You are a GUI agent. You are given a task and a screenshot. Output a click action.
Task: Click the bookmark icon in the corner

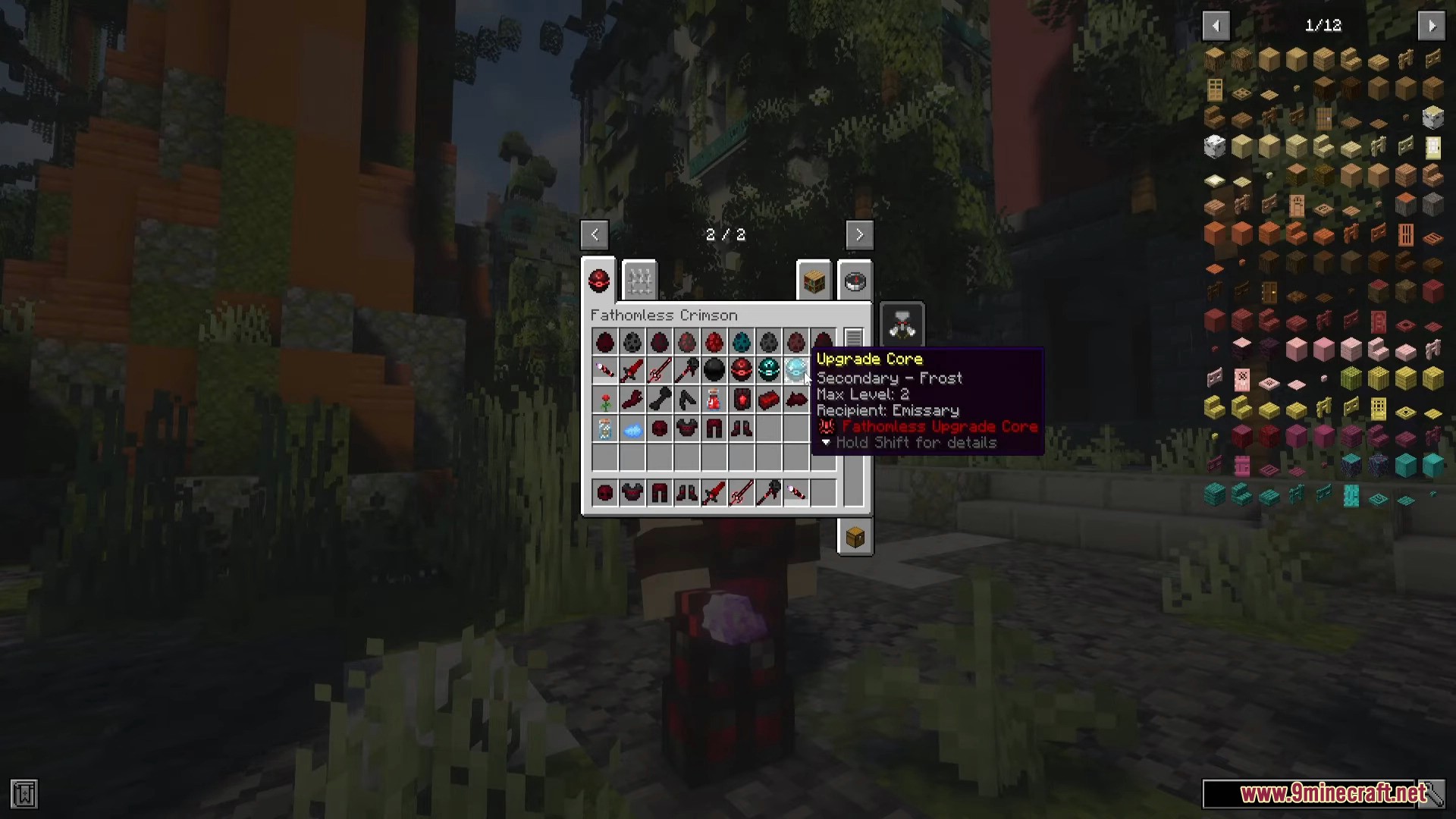24,794
